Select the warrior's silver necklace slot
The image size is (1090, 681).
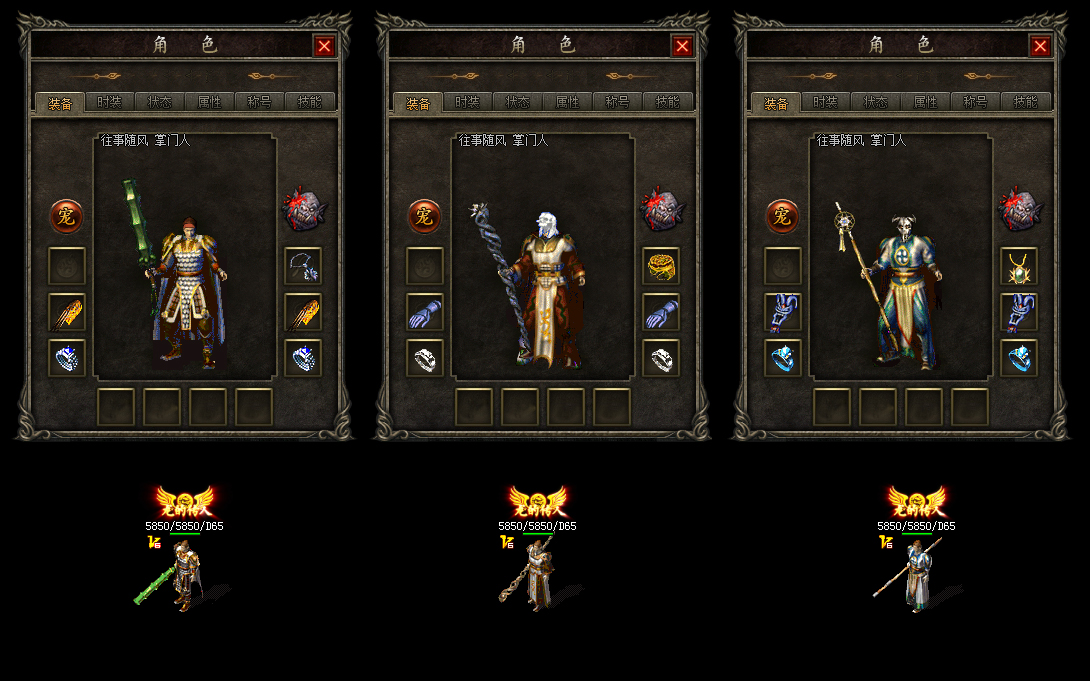pyautogui.click(x=303, y=266)
